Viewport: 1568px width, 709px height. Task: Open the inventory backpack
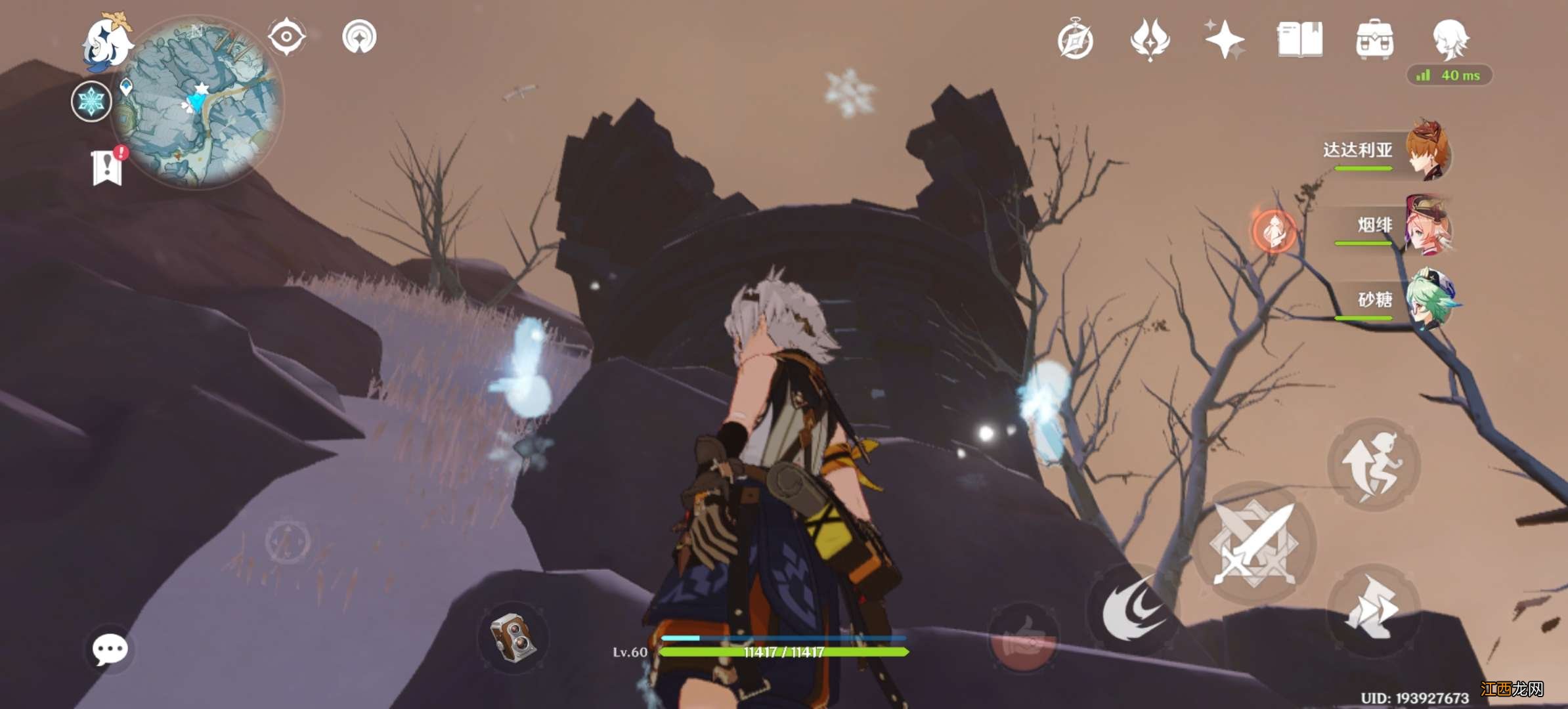pos(1374,39)
